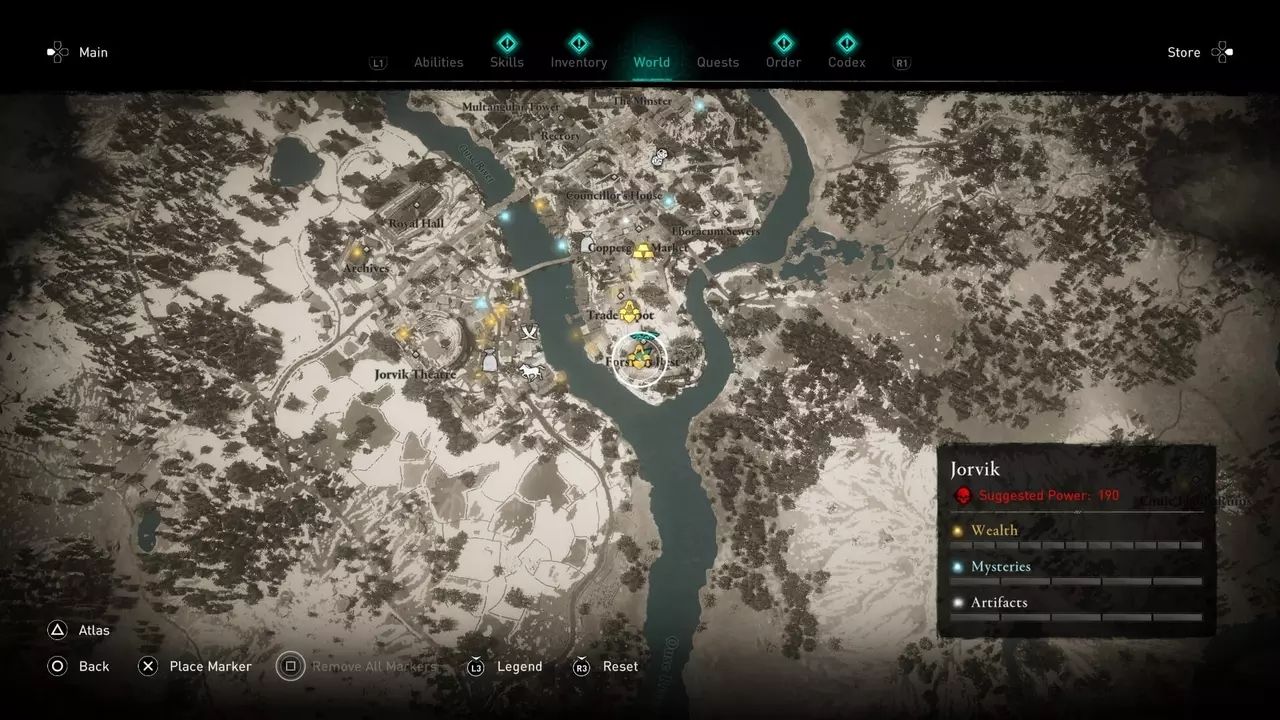Viewport: 1280px width, 720px height.
Task: Select the Royal Hall location label
Action: click(416, 223)
